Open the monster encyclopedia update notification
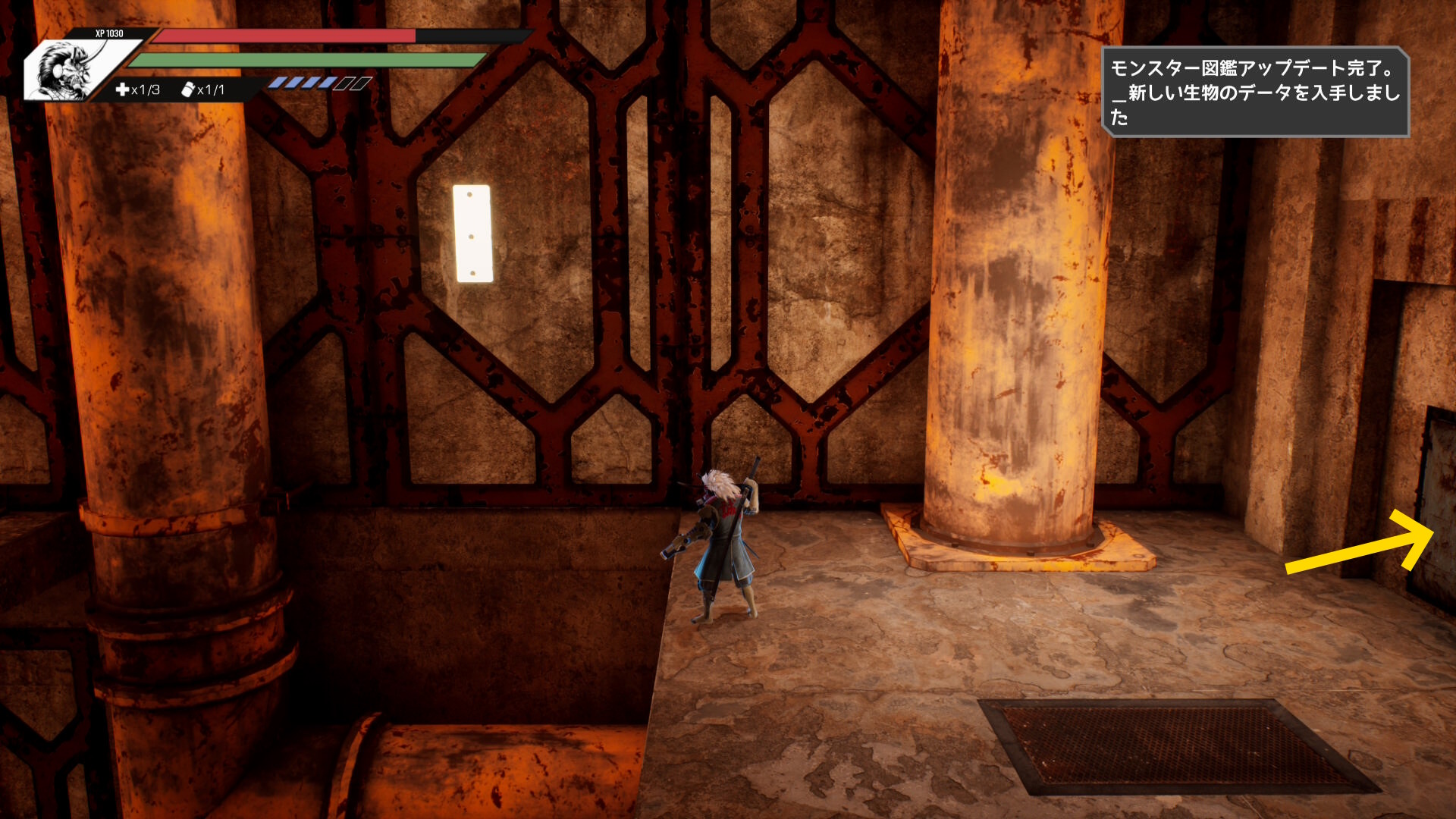Viewport: 1456px width, 819px height. [x=1254, y=92]
